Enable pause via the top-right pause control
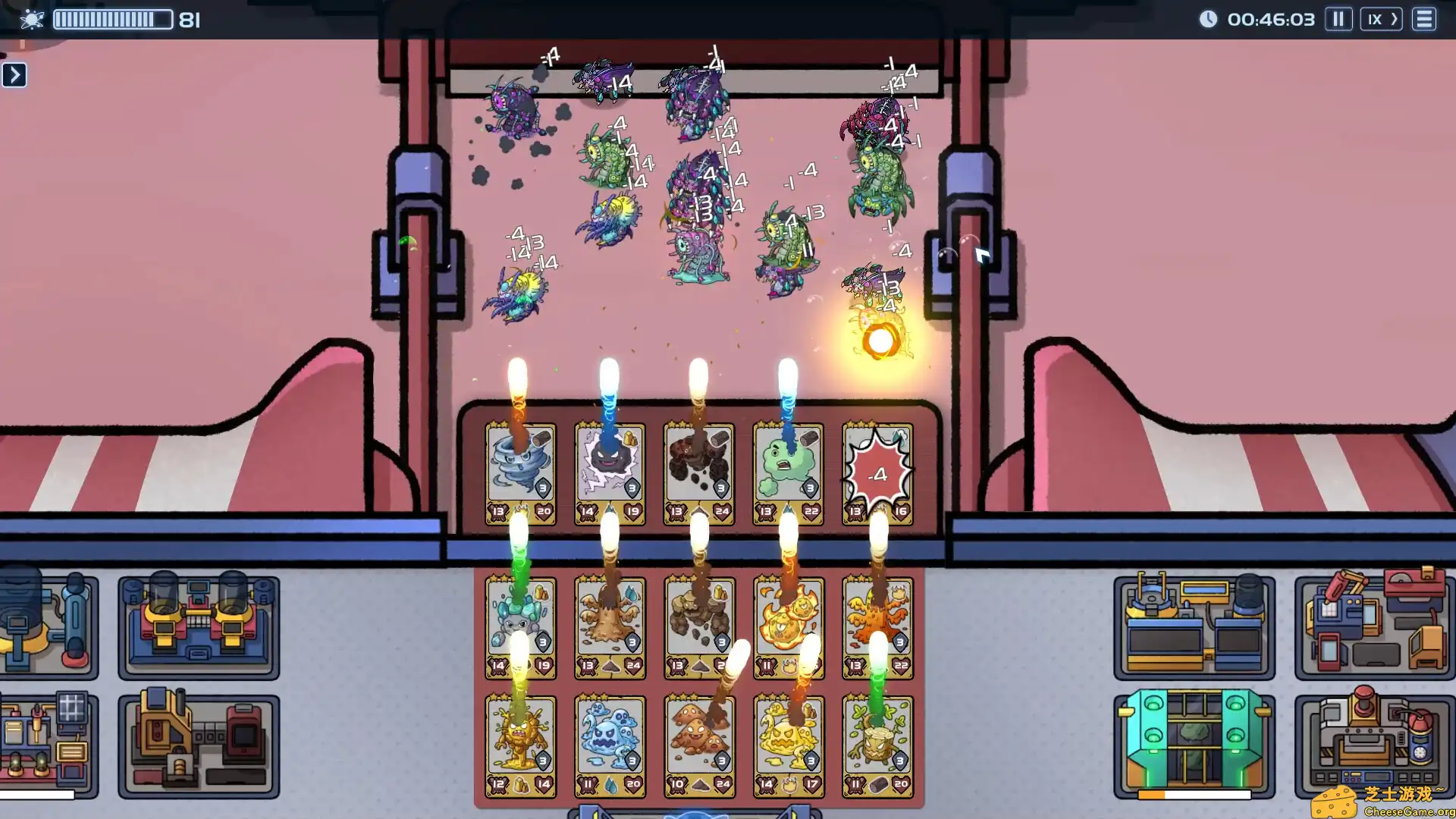The height and width of the screenshot is (819, 1456). (1338, 19)
